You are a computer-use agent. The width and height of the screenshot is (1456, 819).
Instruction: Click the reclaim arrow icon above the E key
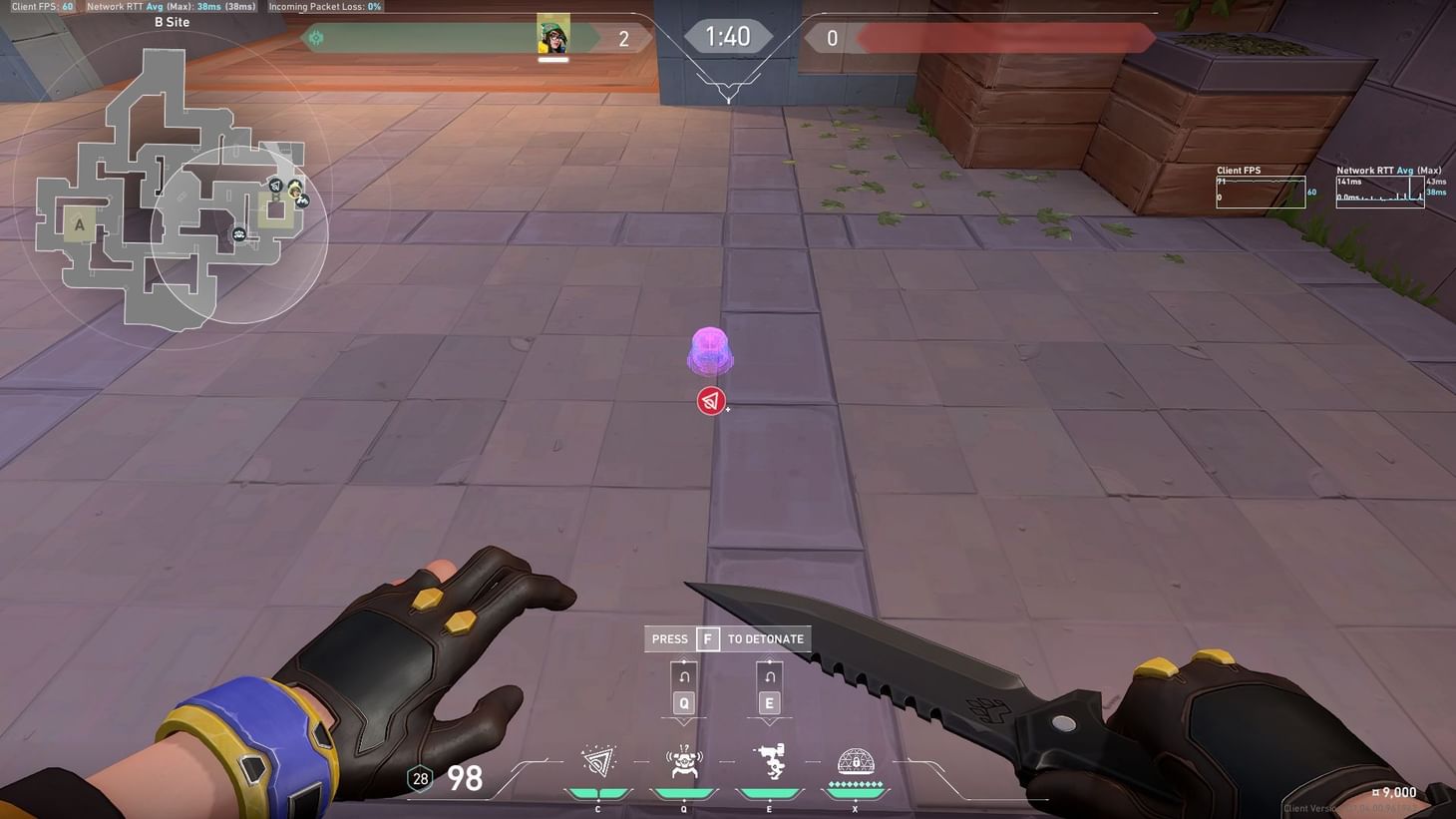[769, 675]
